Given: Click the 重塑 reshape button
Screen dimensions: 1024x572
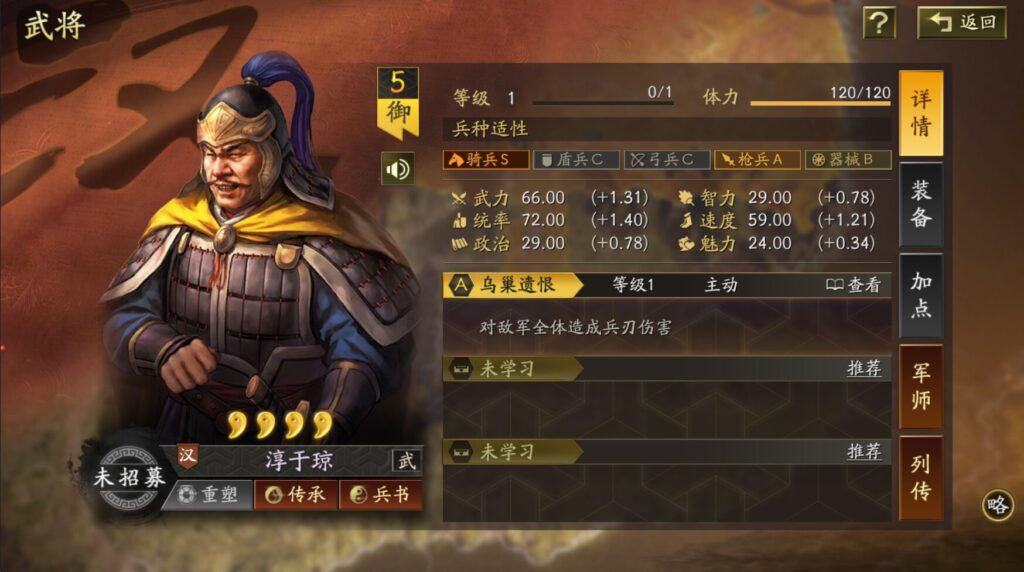Looking at the screenshot, I should pyautogui.click(x=207, y=495).
